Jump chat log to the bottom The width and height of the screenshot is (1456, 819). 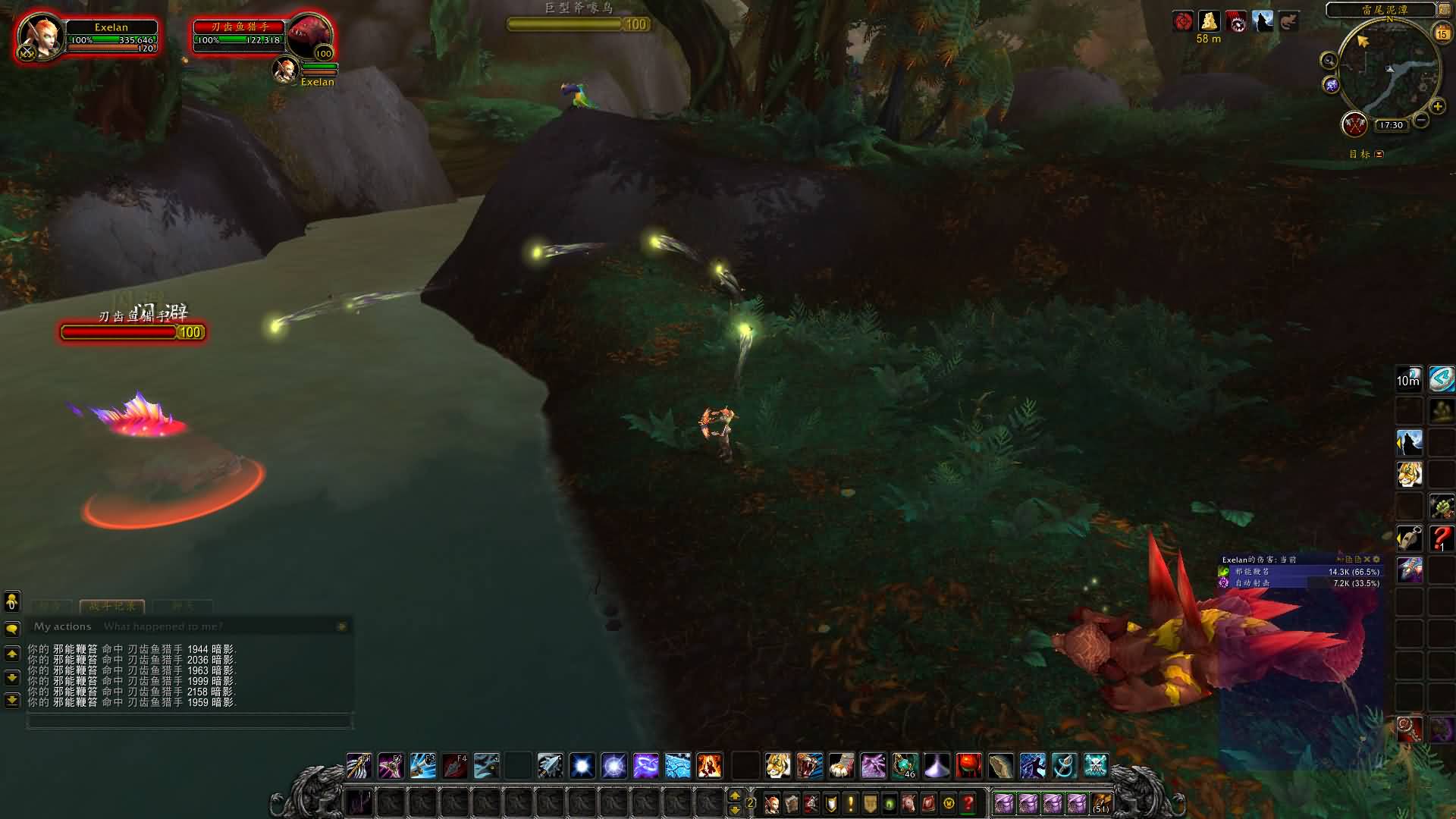click(12, 700)
